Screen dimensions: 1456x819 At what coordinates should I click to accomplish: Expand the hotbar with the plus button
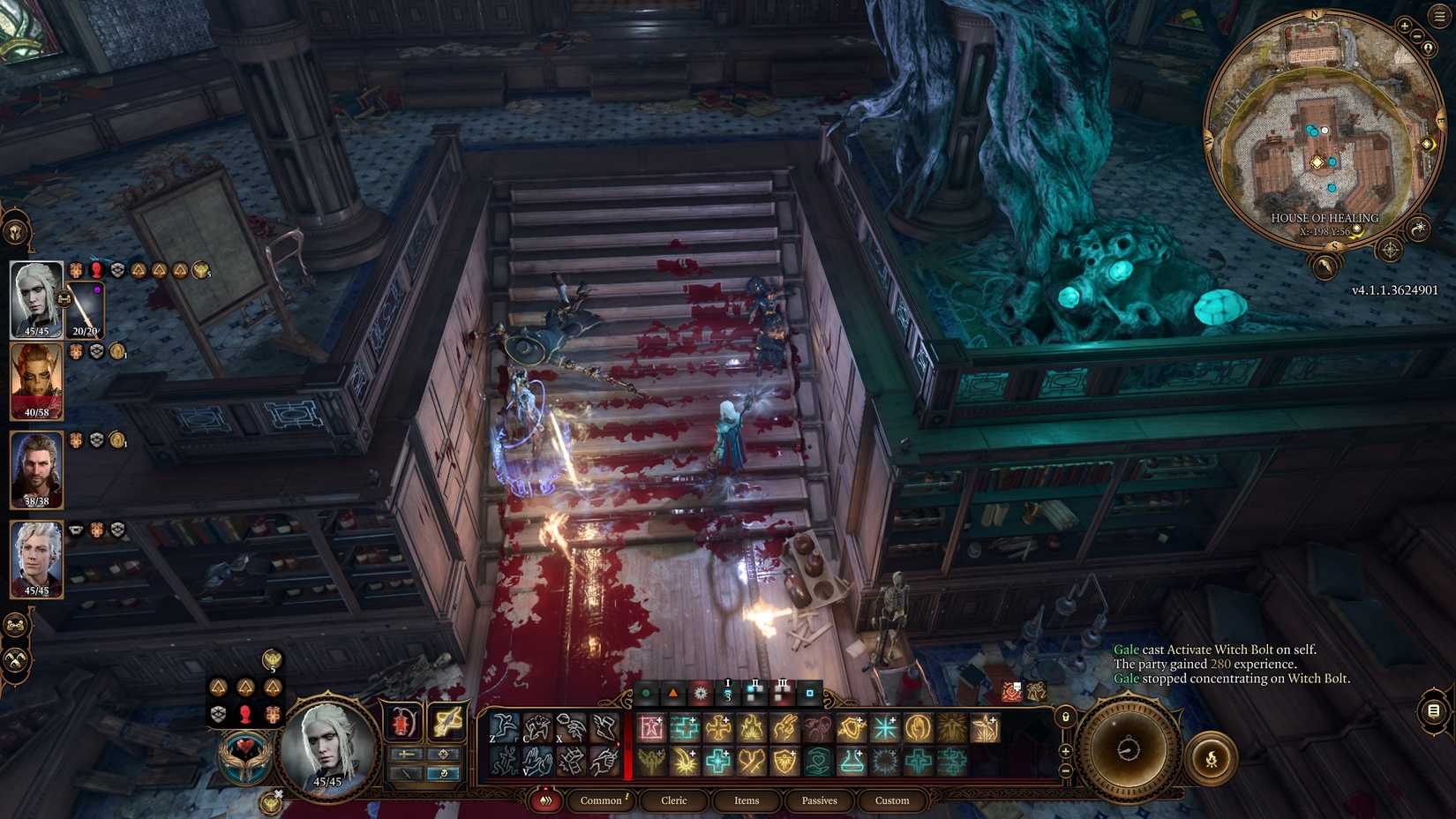tap(1066, 751)
